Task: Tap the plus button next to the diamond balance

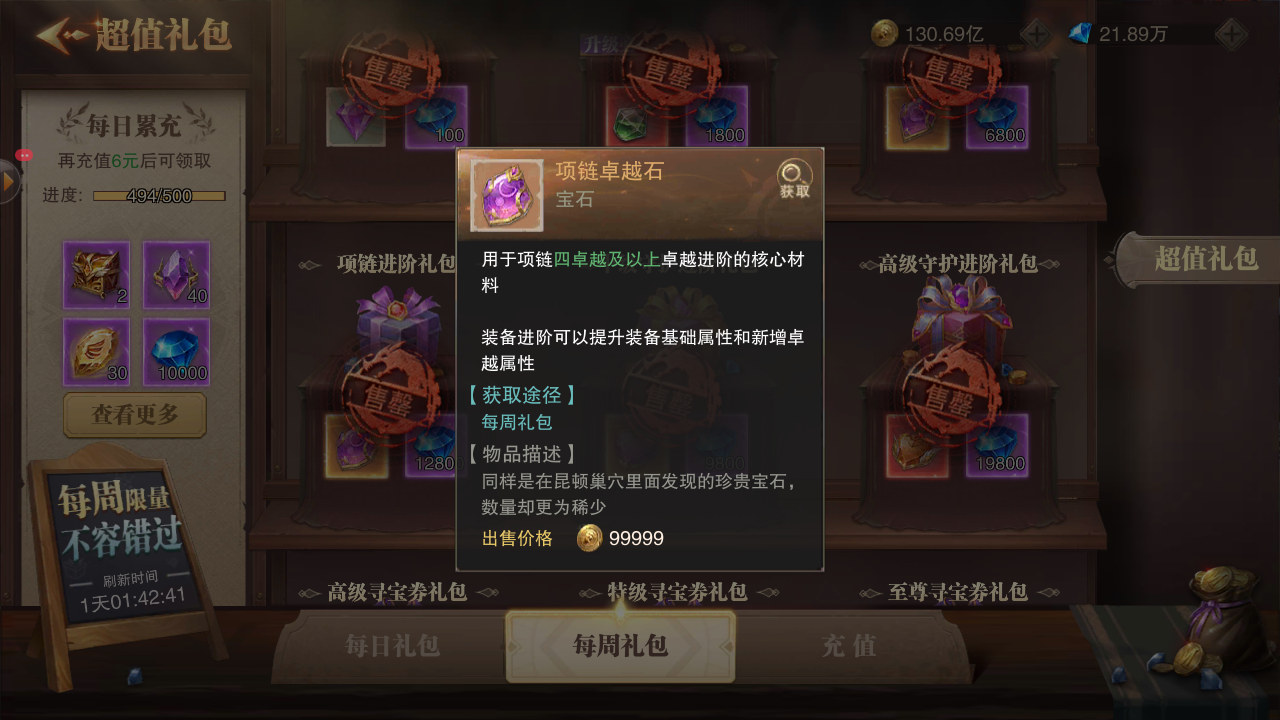Action: point(1231,31)
